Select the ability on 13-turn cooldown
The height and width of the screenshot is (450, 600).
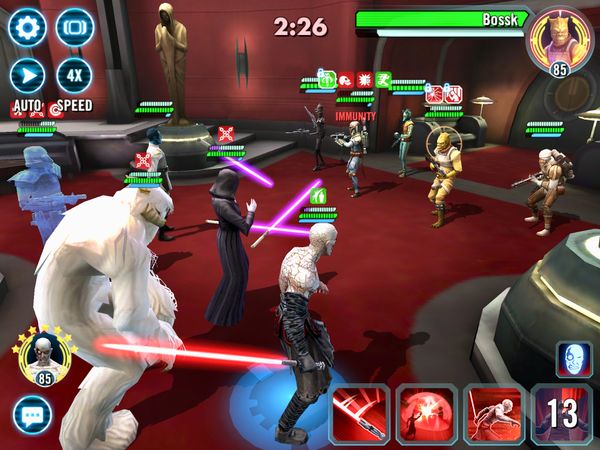click(560, 414)
